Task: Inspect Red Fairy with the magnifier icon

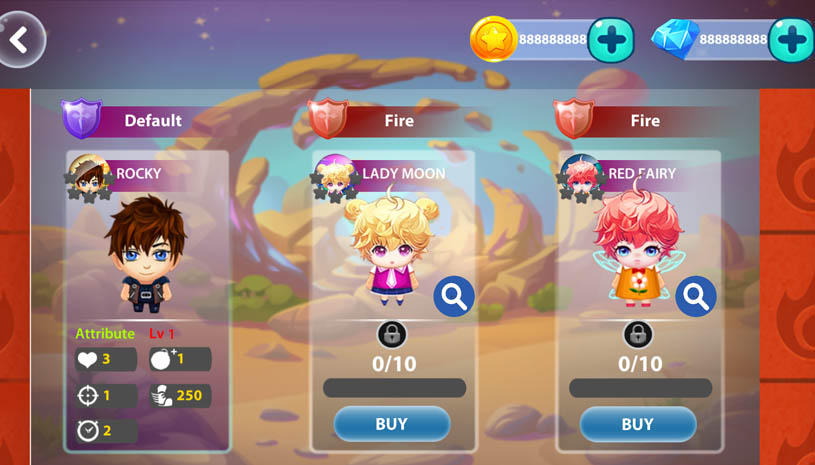Action: [695, 296]
